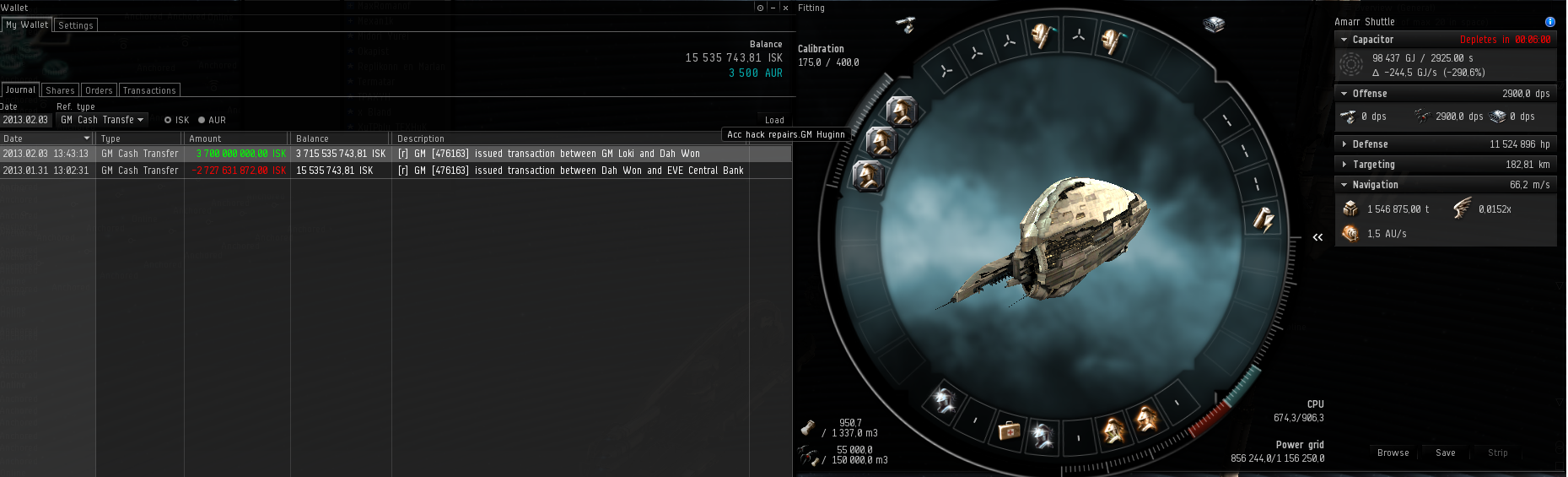Close the Wallet window
Screen dimensions: 1568x477
click(x=785, y=8)
